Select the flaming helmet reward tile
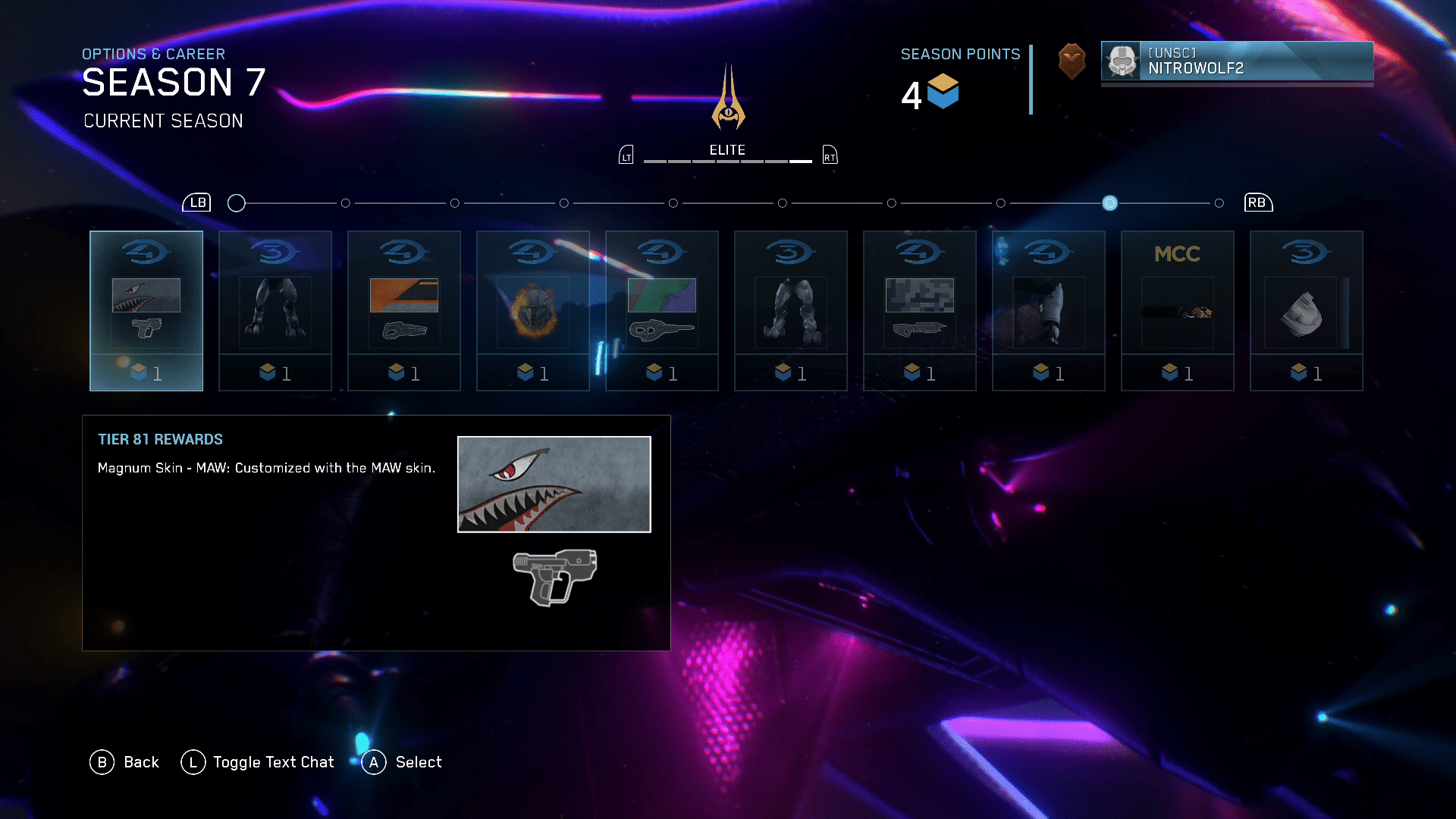Image resolution: width=1456 pixels, height=819 pixels. click(533, 311)
